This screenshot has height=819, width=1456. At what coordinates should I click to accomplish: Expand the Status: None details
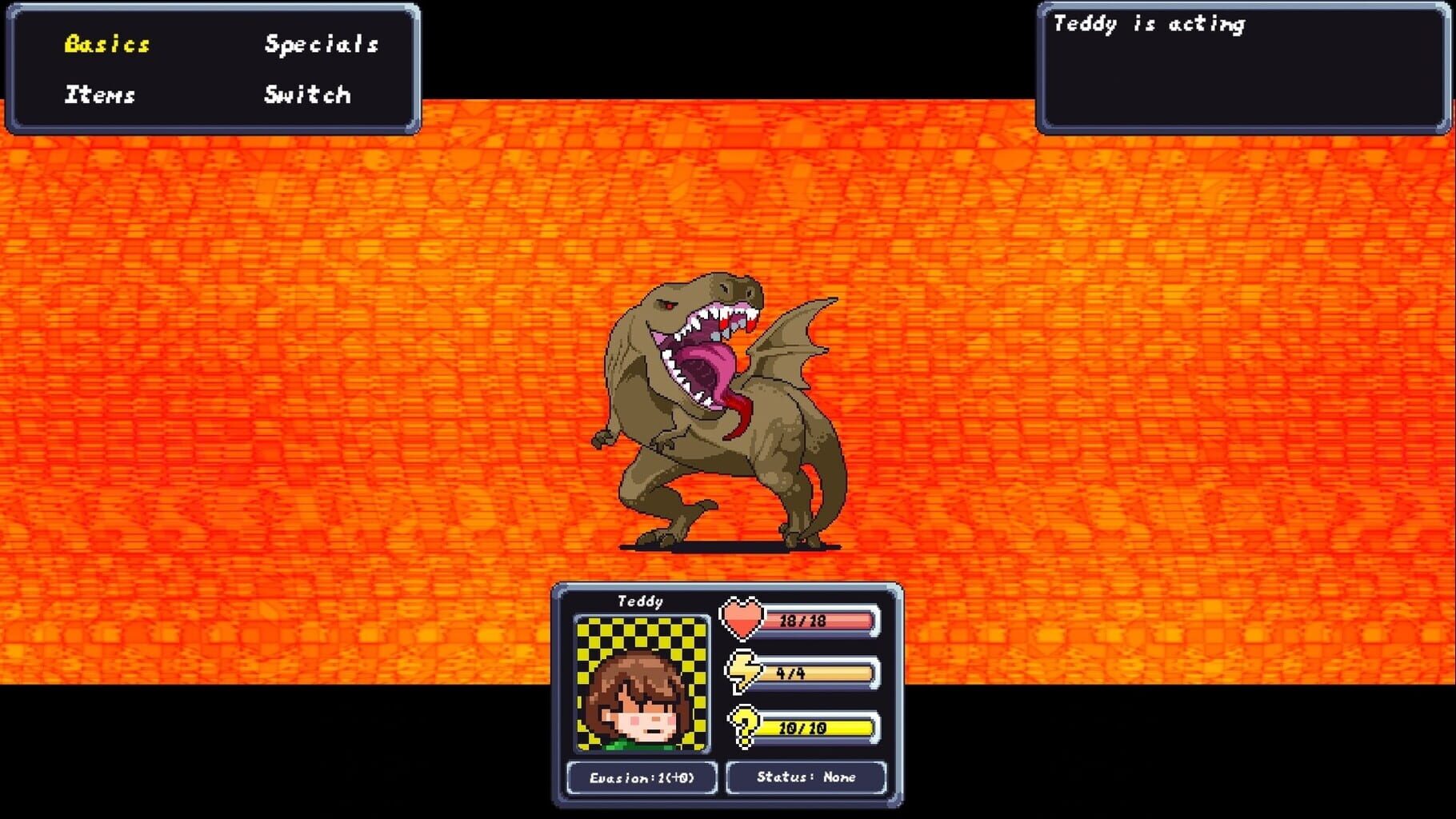coord(806,776)
